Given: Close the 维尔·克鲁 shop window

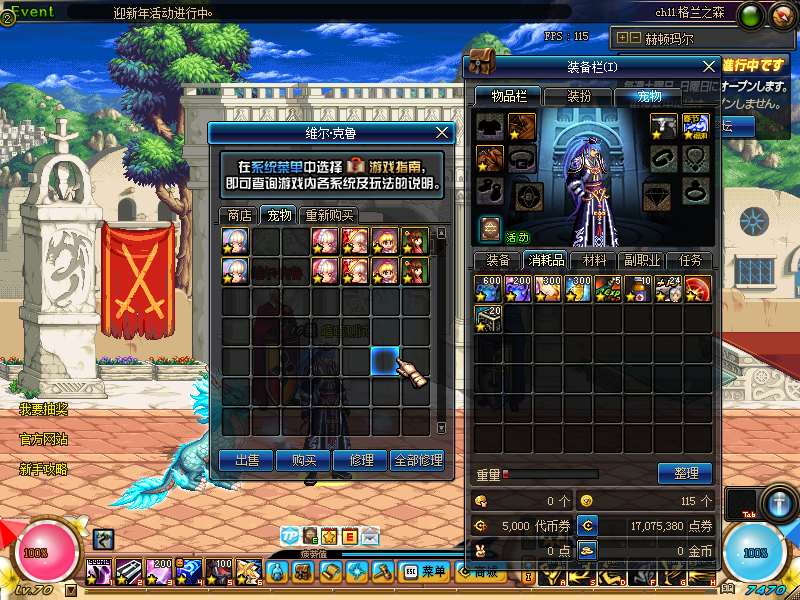Looking at the screenshot, I should tap(443, 132).
